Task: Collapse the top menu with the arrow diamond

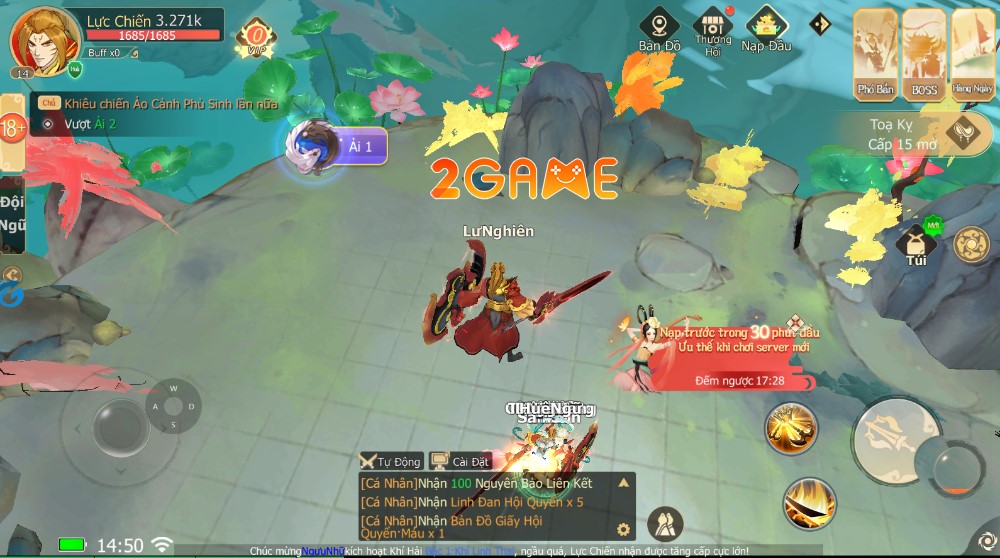Action: point(820,23)
